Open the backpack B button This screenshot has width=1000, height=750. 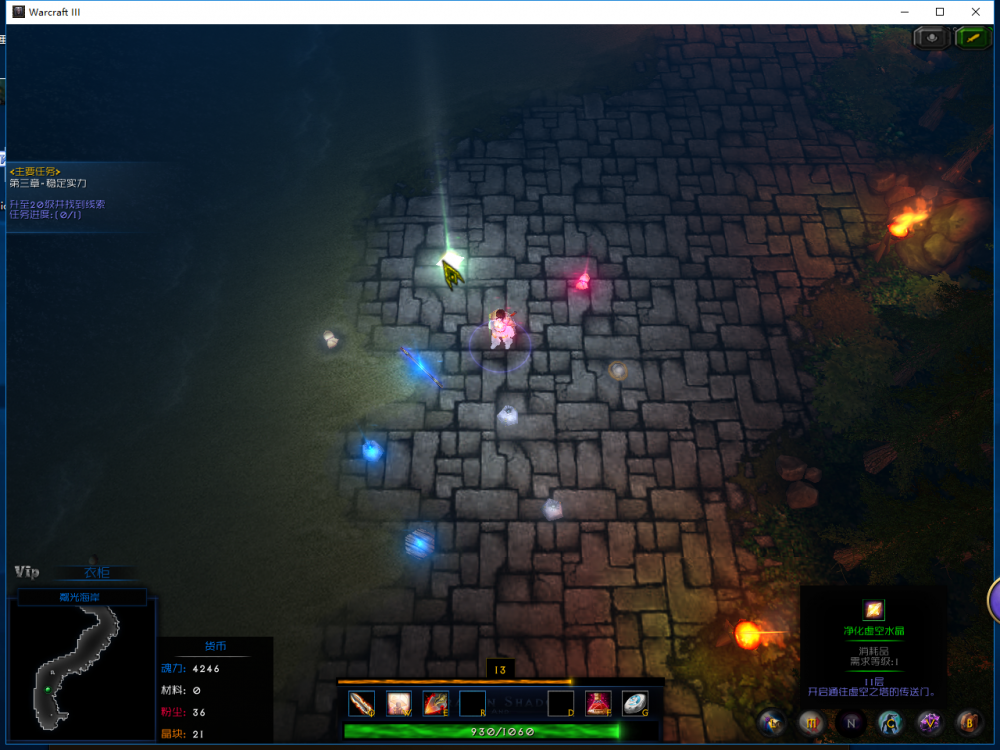(x=969, y=721)
